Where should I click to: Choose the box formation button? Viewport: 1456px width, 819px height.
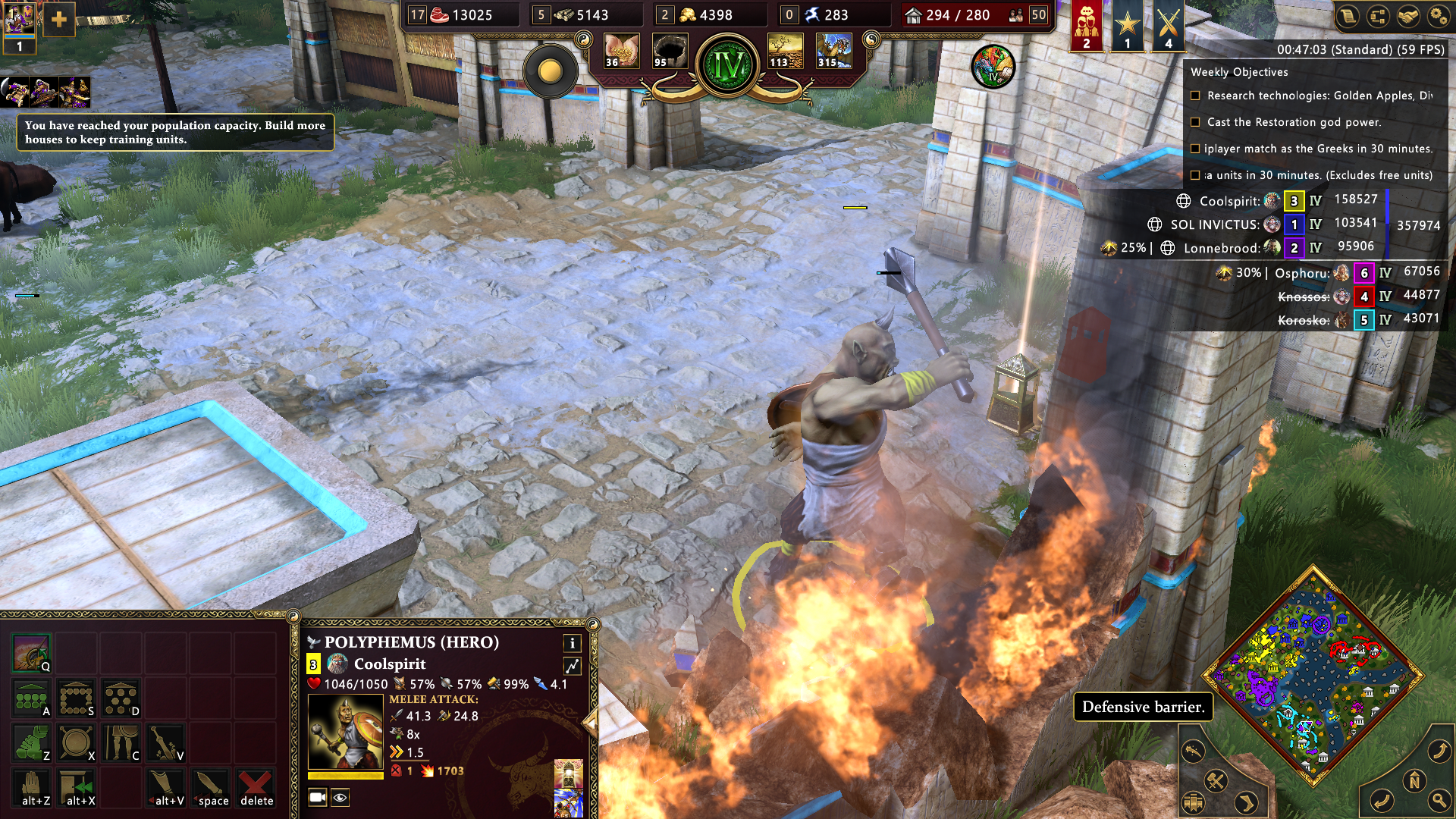click(x=76, y=698)
